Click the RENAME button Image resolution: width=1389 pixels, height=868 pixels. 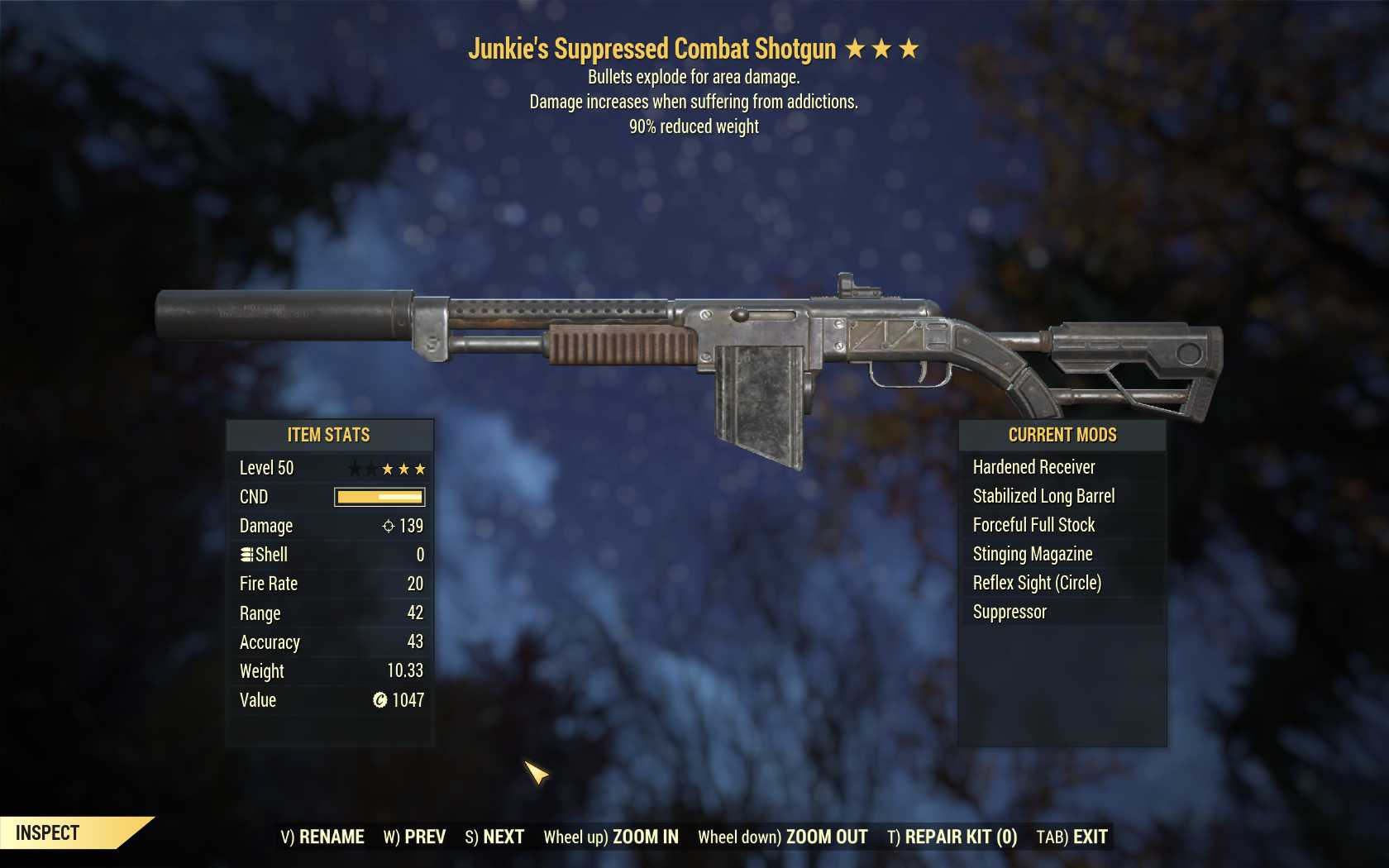click(322, 837)
